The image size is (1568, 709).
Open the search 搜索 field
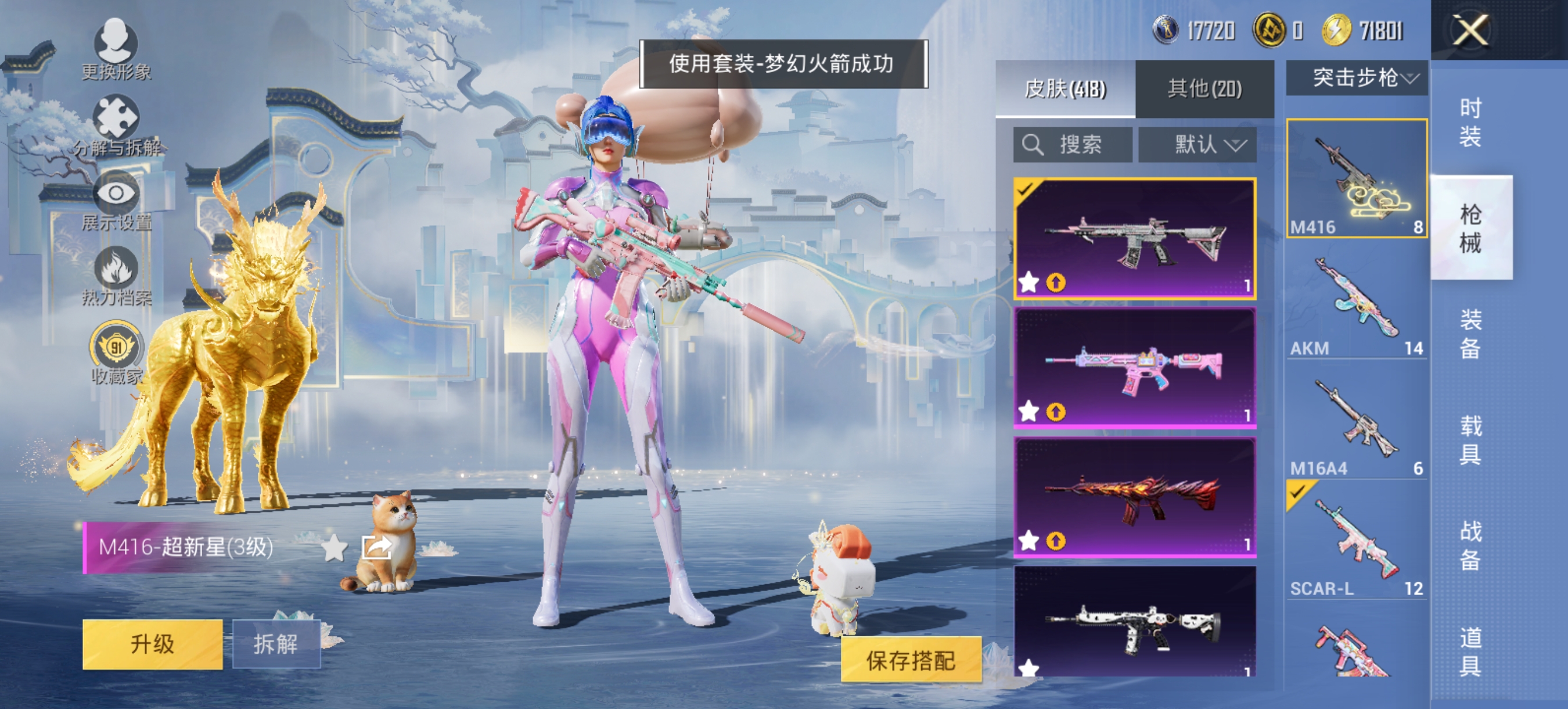click(x=1073, y=144)
